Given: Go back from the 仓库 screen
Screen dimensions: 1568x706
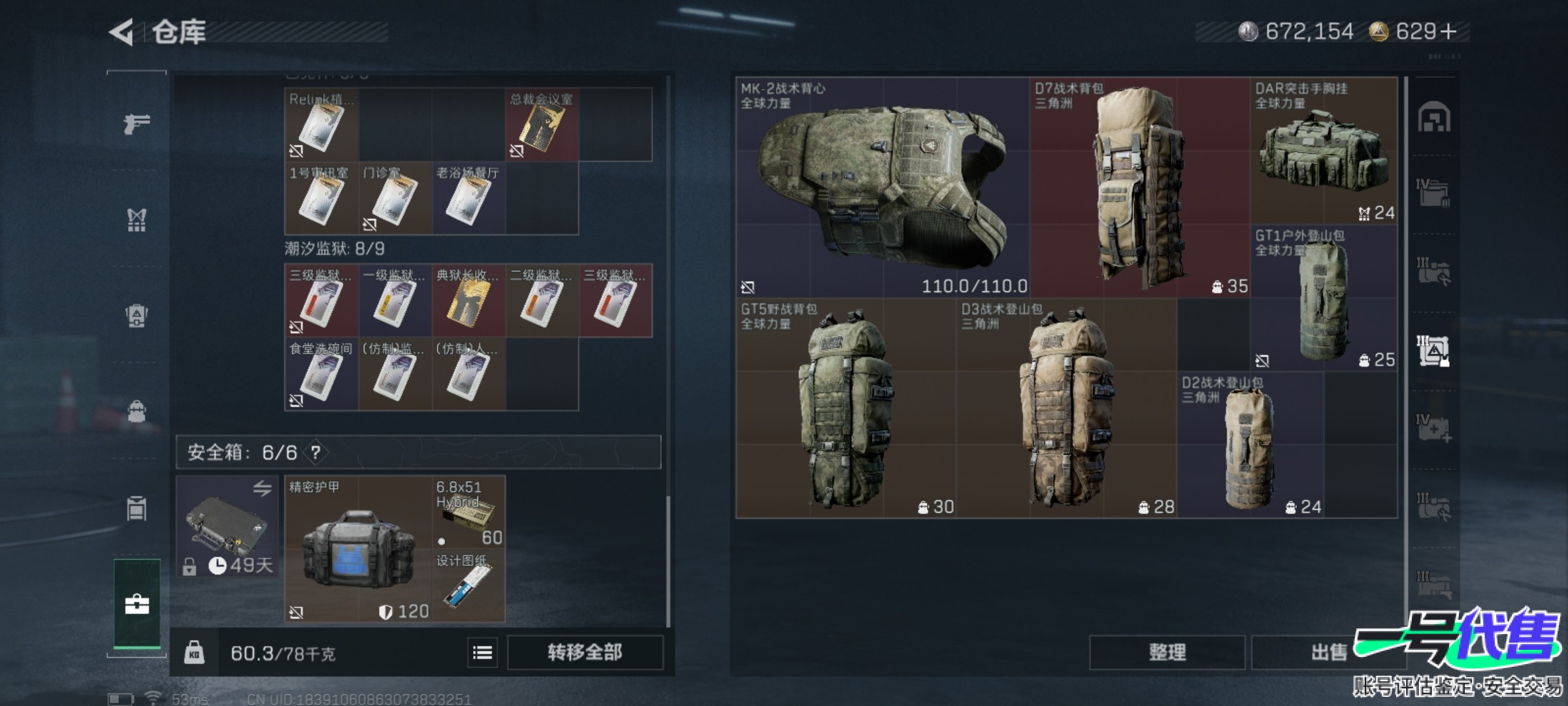Looking at the screenshot, I should (x=122, y=32).
